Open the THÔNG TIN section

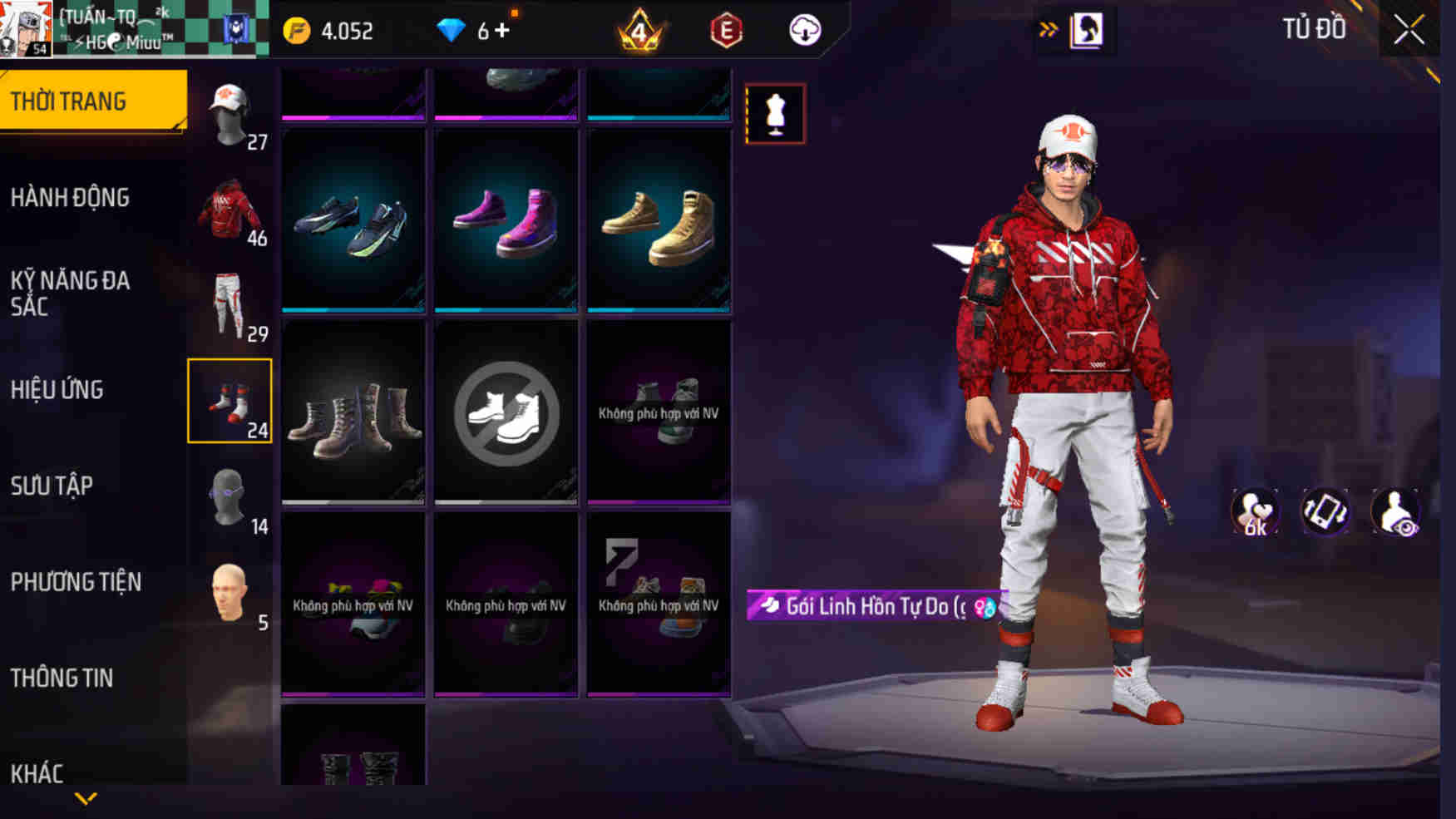[62, 678]
